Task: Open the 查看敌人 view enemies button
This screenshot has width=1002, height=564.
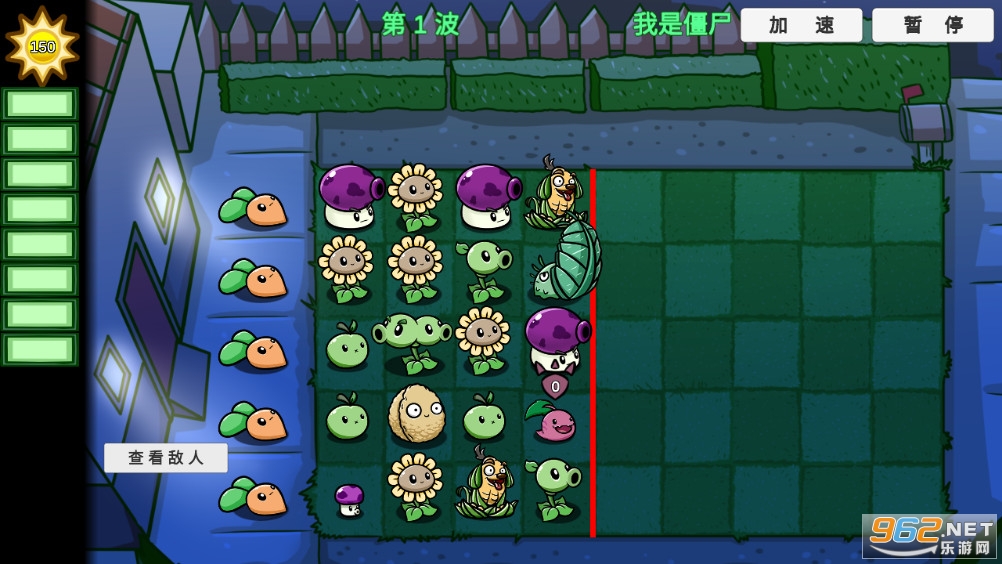Action: [x=166, y=458]
